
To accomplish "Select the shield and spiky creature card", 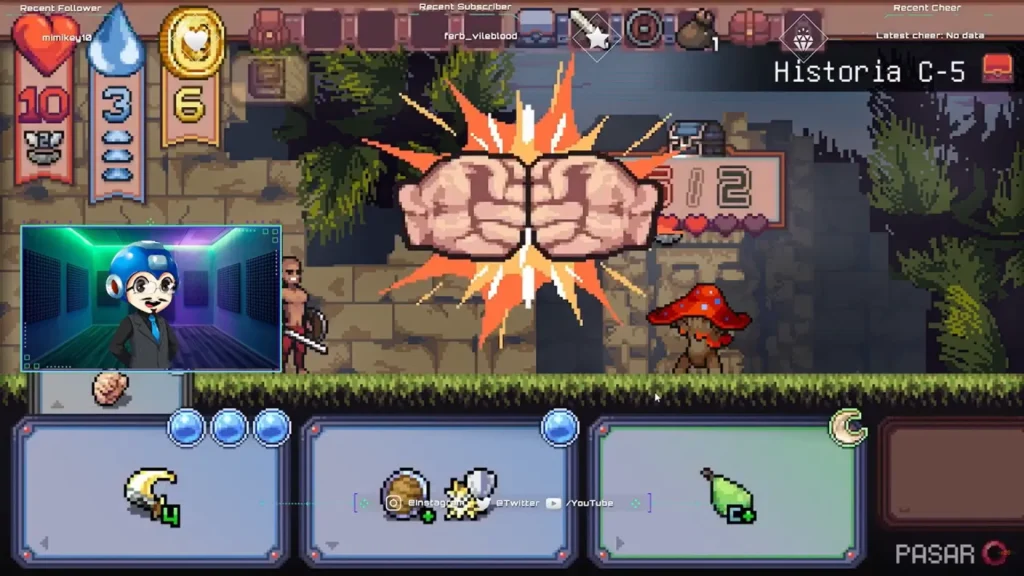I will tap(440, 494).
